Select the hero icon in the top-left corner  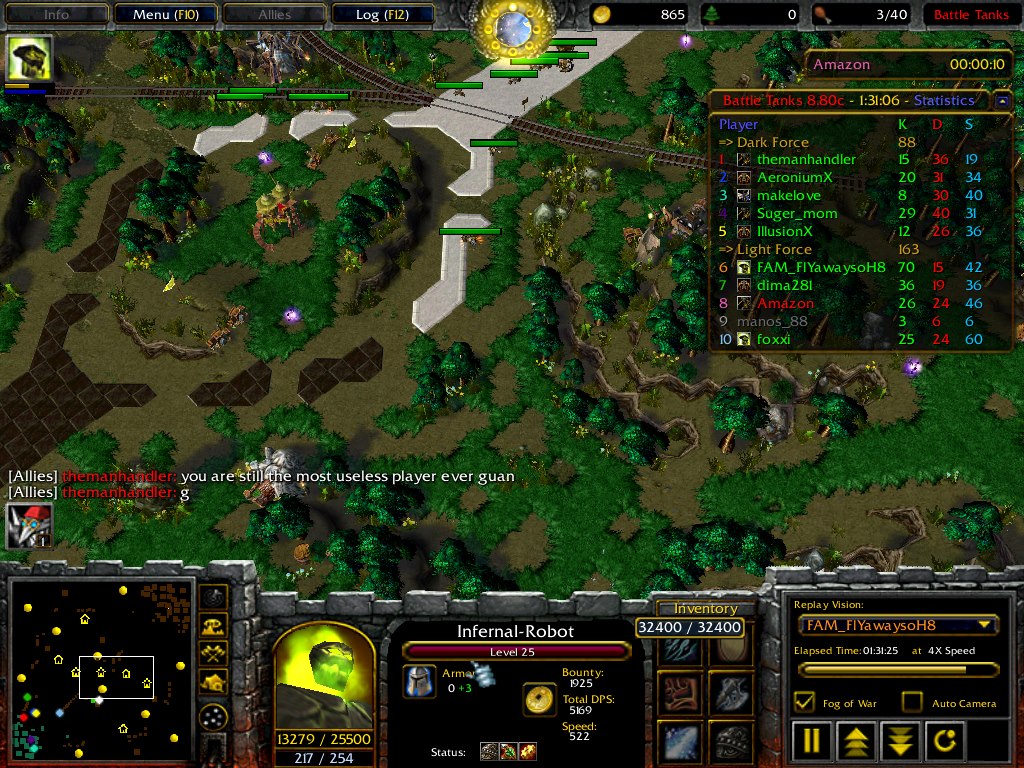29,58
